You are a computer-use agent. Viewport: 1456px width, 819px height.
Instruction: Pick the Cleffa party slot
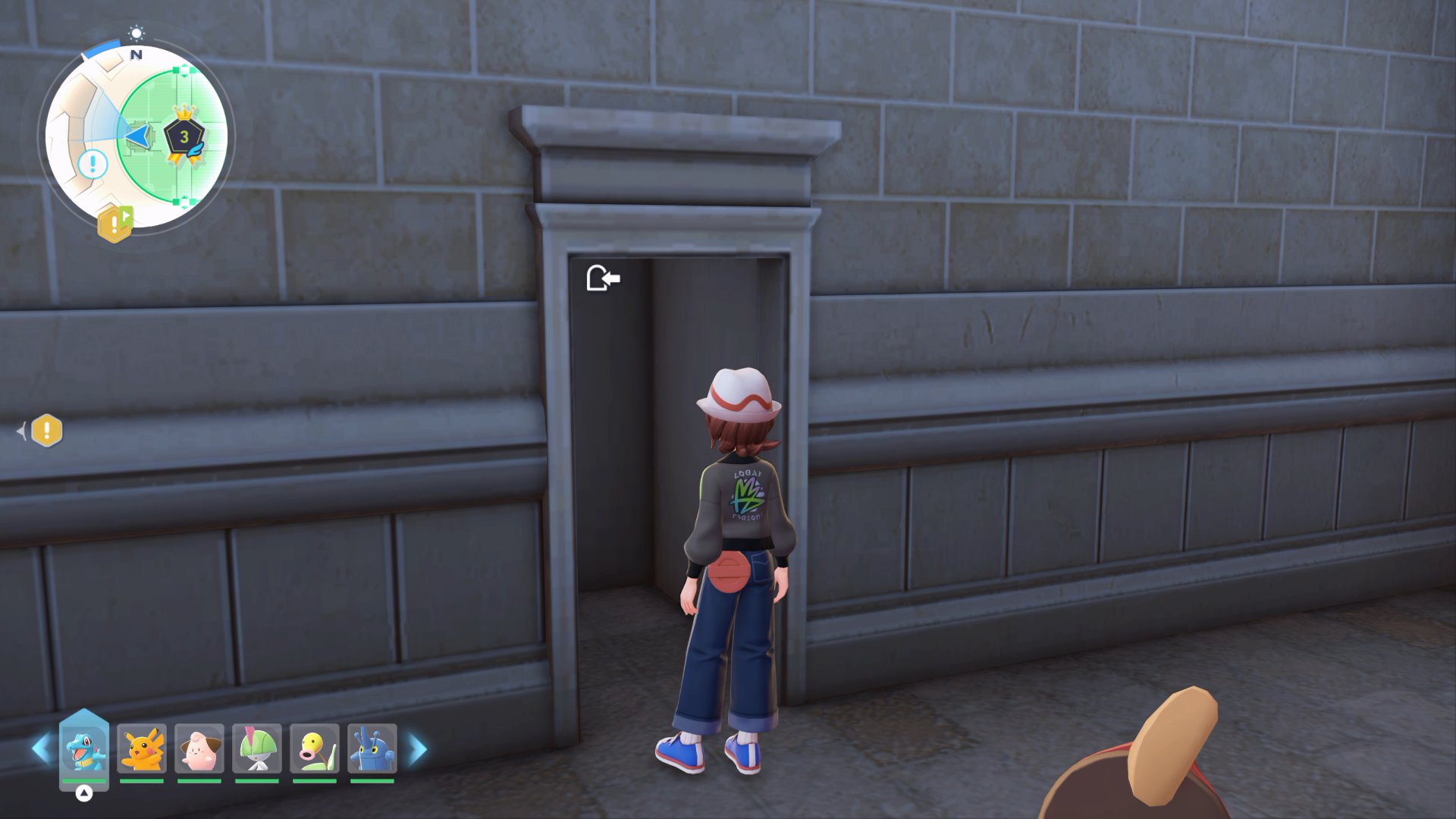coord(199,748)
